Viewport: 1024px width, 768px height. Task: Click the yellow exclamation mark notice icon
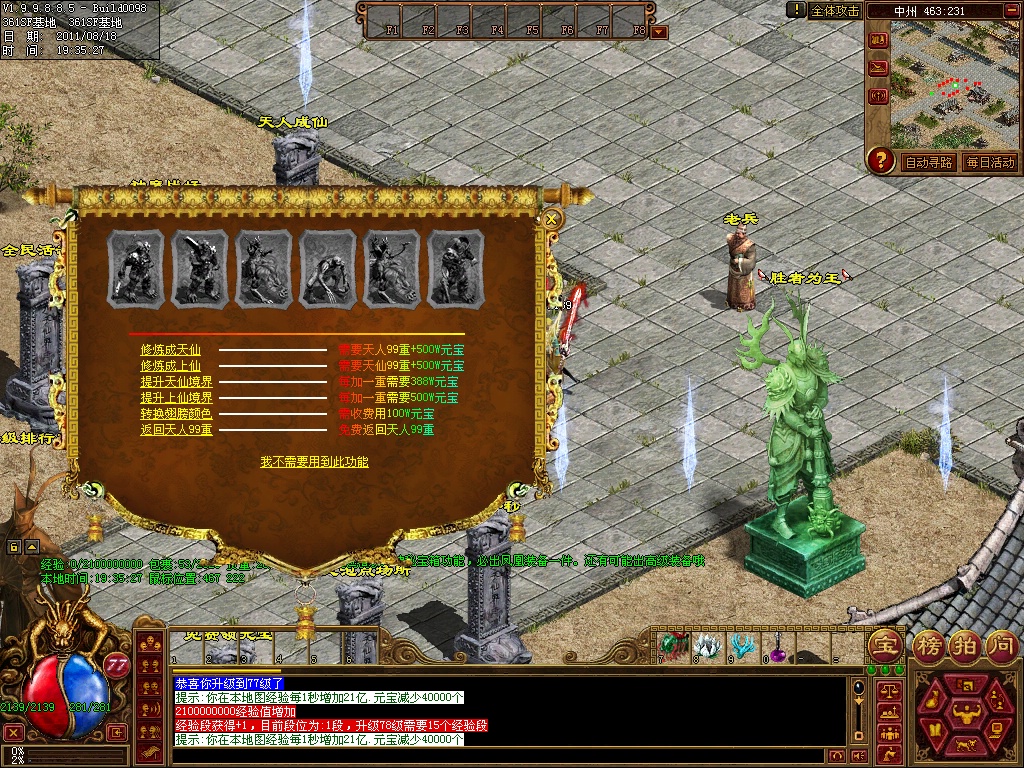(x=796, y=10)
